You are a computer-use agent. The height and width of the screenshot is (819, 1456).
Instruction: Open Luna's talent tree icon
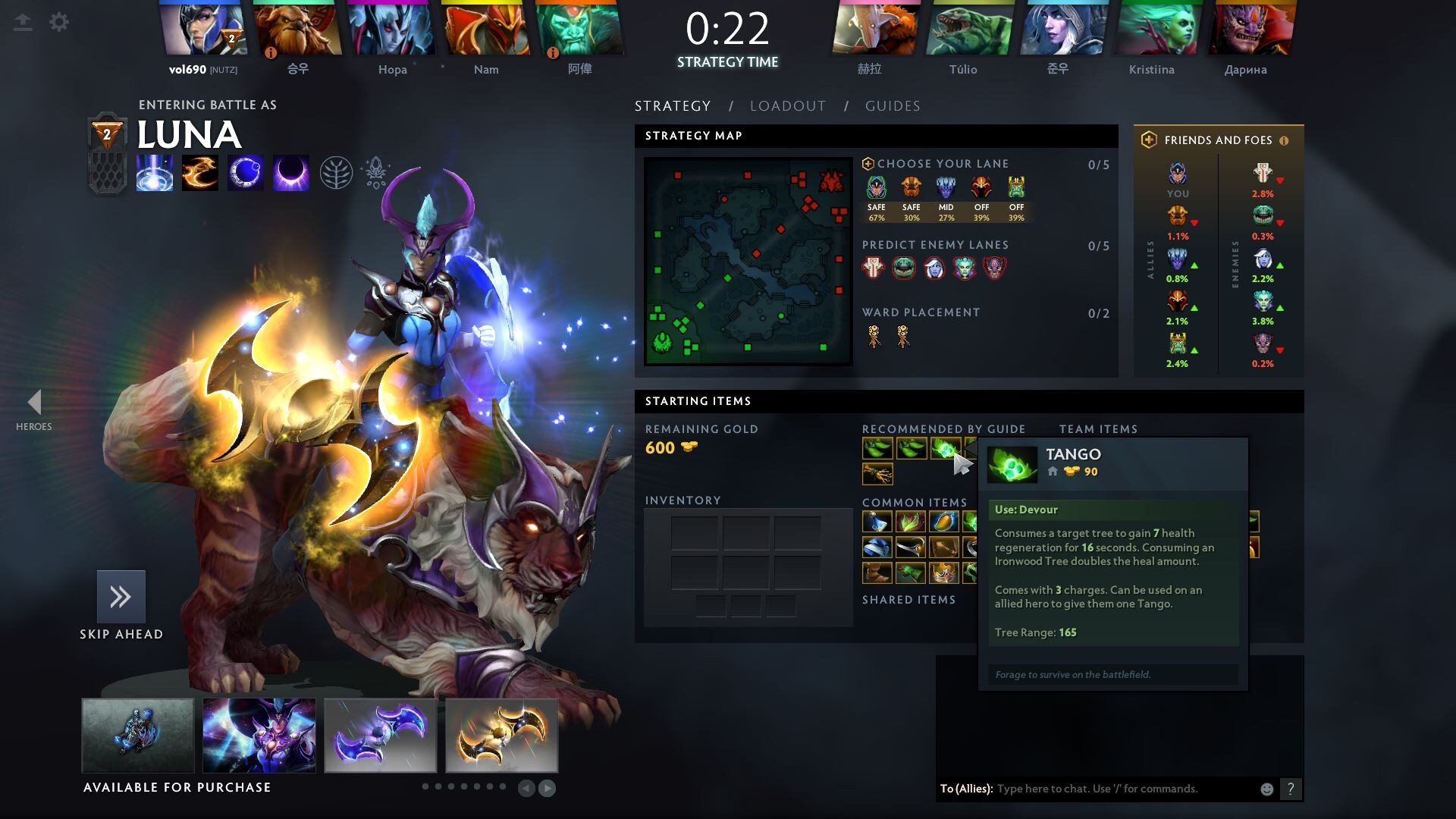tap(336, 173)
